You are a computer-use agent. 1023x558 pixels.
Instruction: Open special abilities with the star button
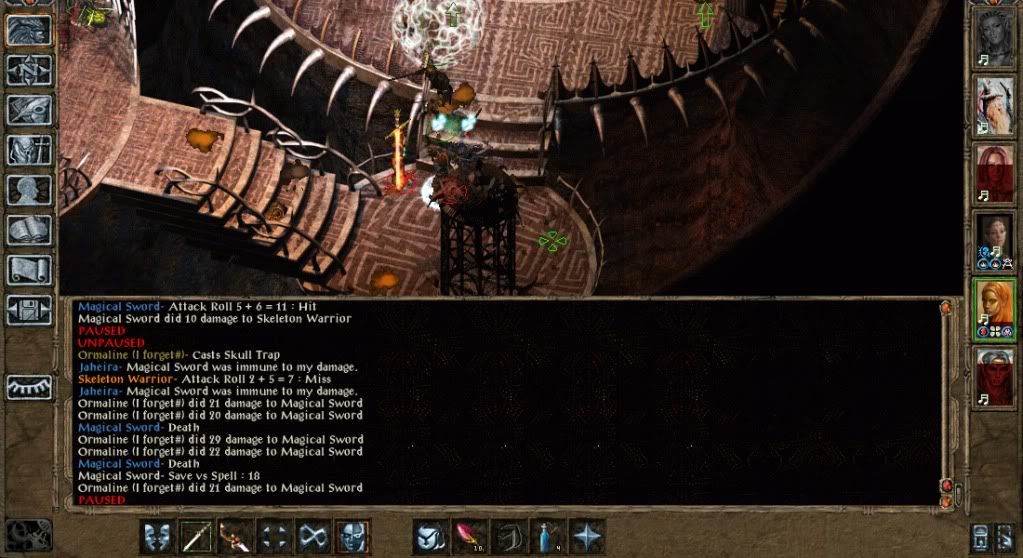pos(587,536)
